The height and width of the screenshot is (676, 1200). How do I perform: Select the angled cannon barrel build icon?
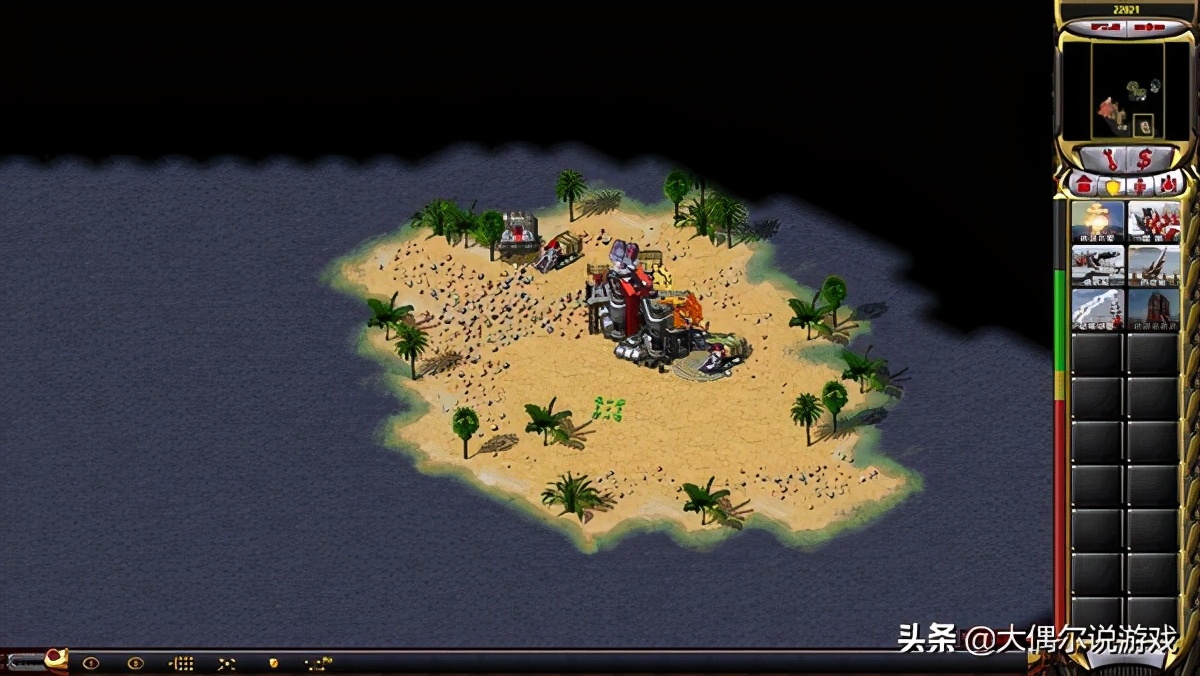(1153, 266)
